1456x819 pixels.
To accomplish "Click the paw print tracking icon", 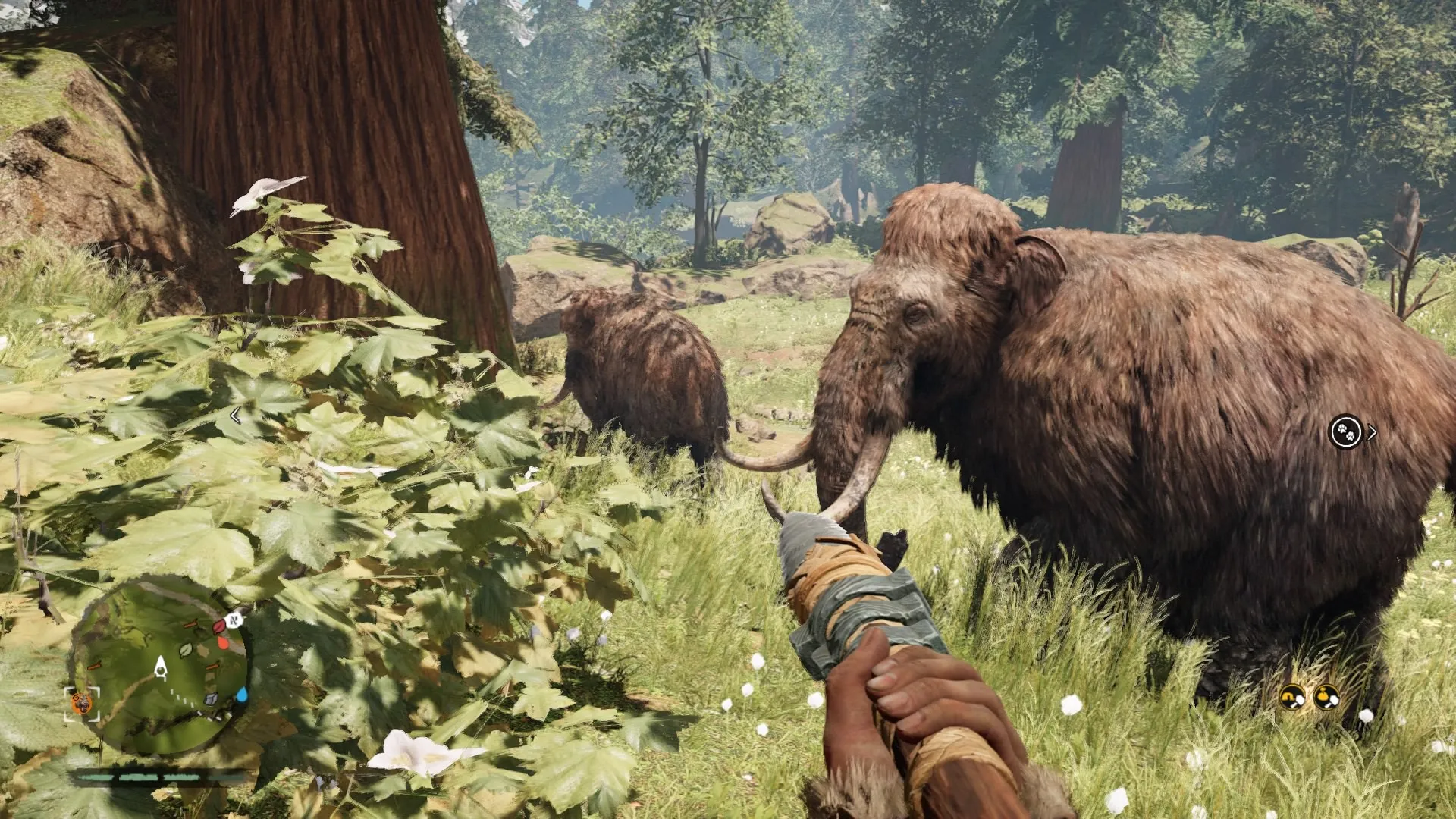I will click(1346, 432).
